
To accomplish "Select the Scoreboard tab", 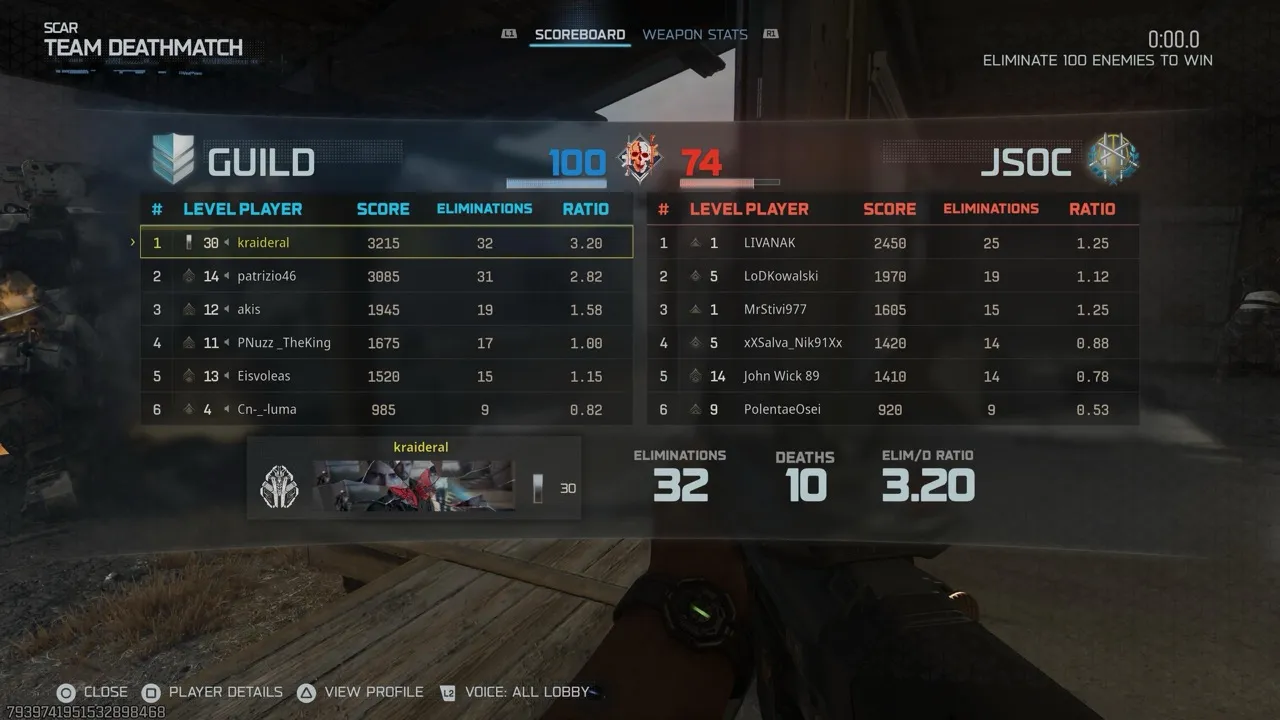I will click(579, 35).
